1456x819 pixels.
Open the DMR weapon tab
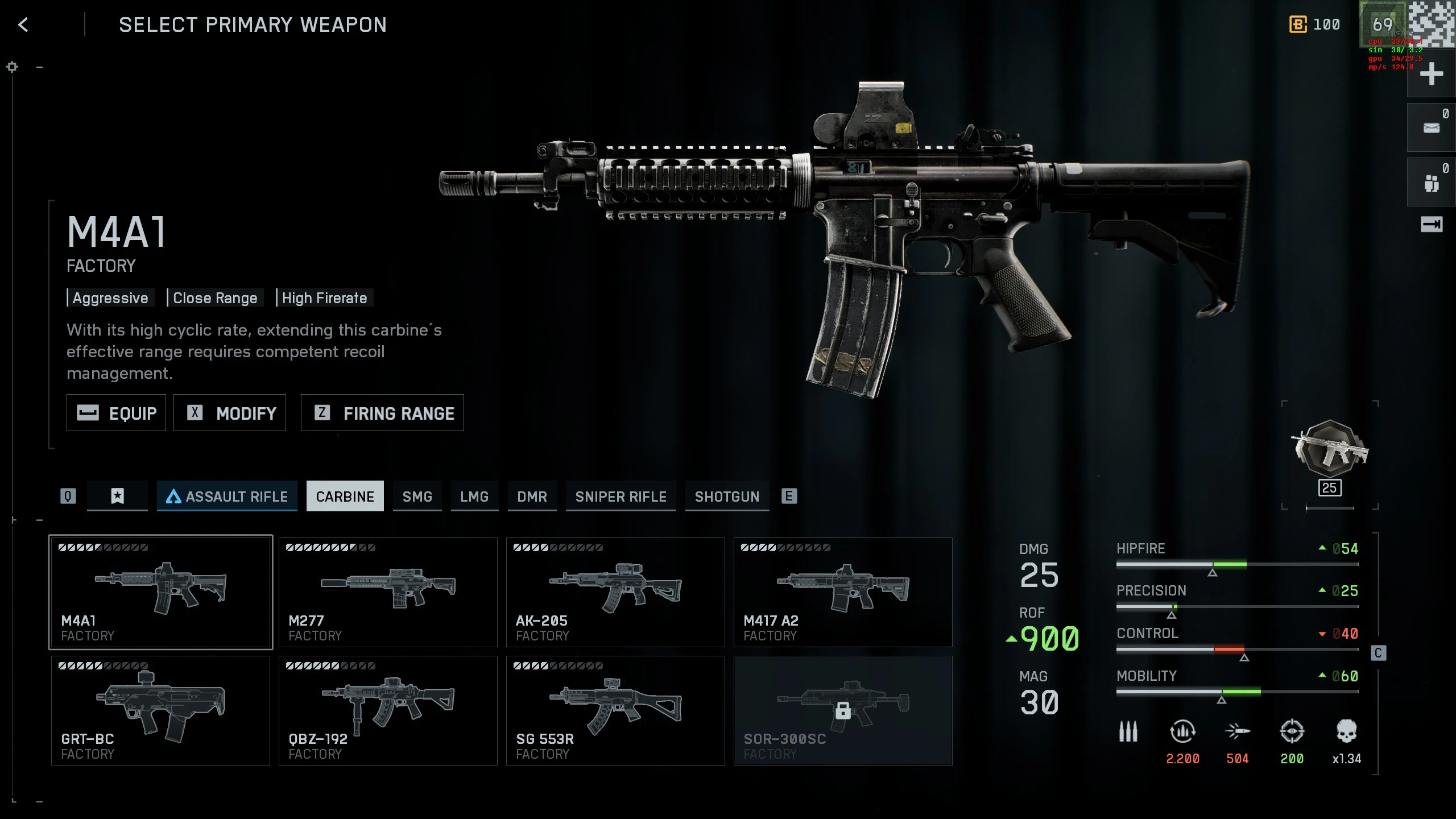[532, 496]
